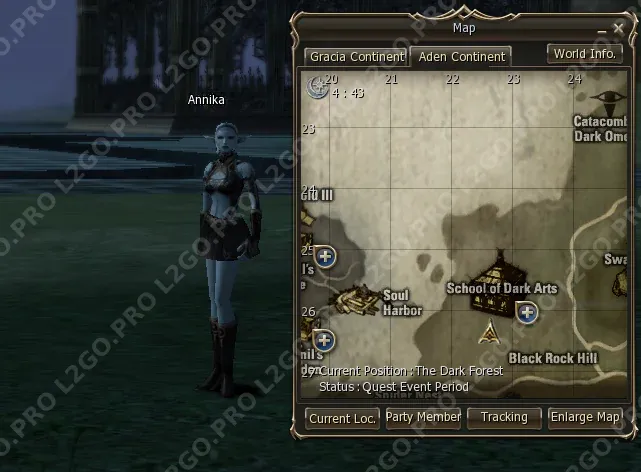Select the Catacomb of Dark Omens marker

click(x=604, y=101)
